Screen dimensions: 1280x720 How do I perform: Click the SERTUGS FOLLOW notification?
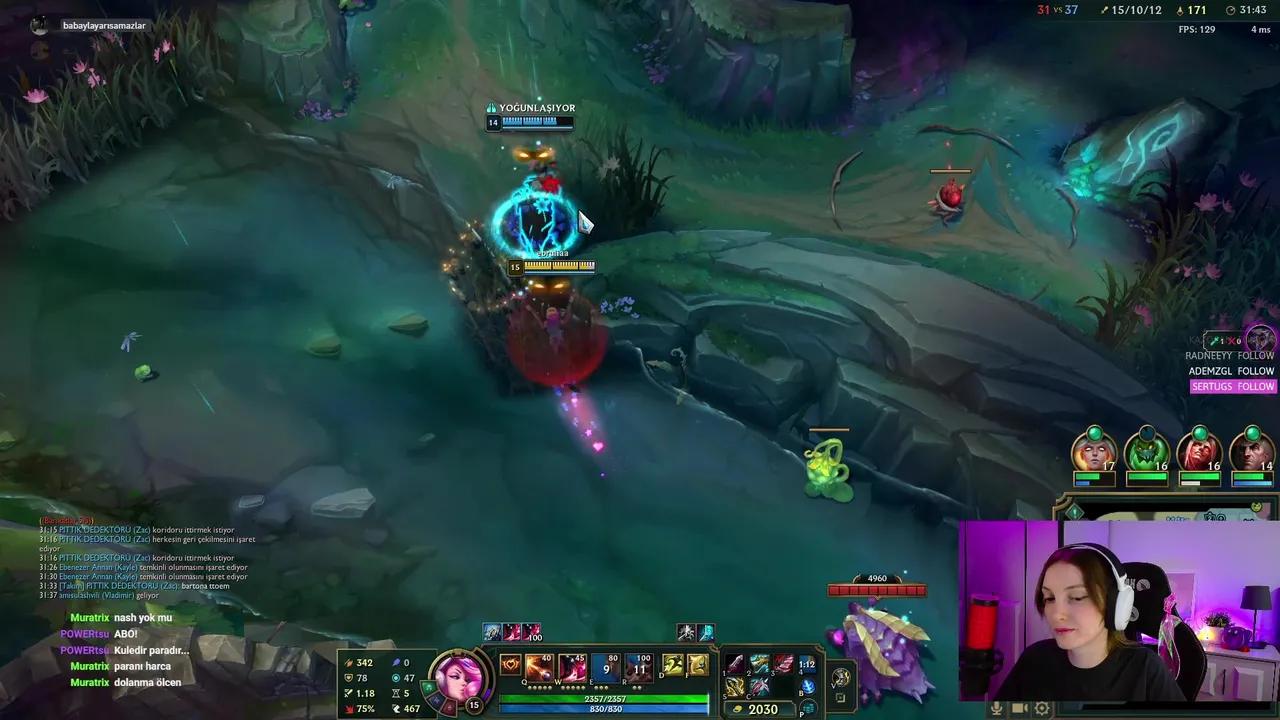pyautogui.click(x=1233, y=386)
